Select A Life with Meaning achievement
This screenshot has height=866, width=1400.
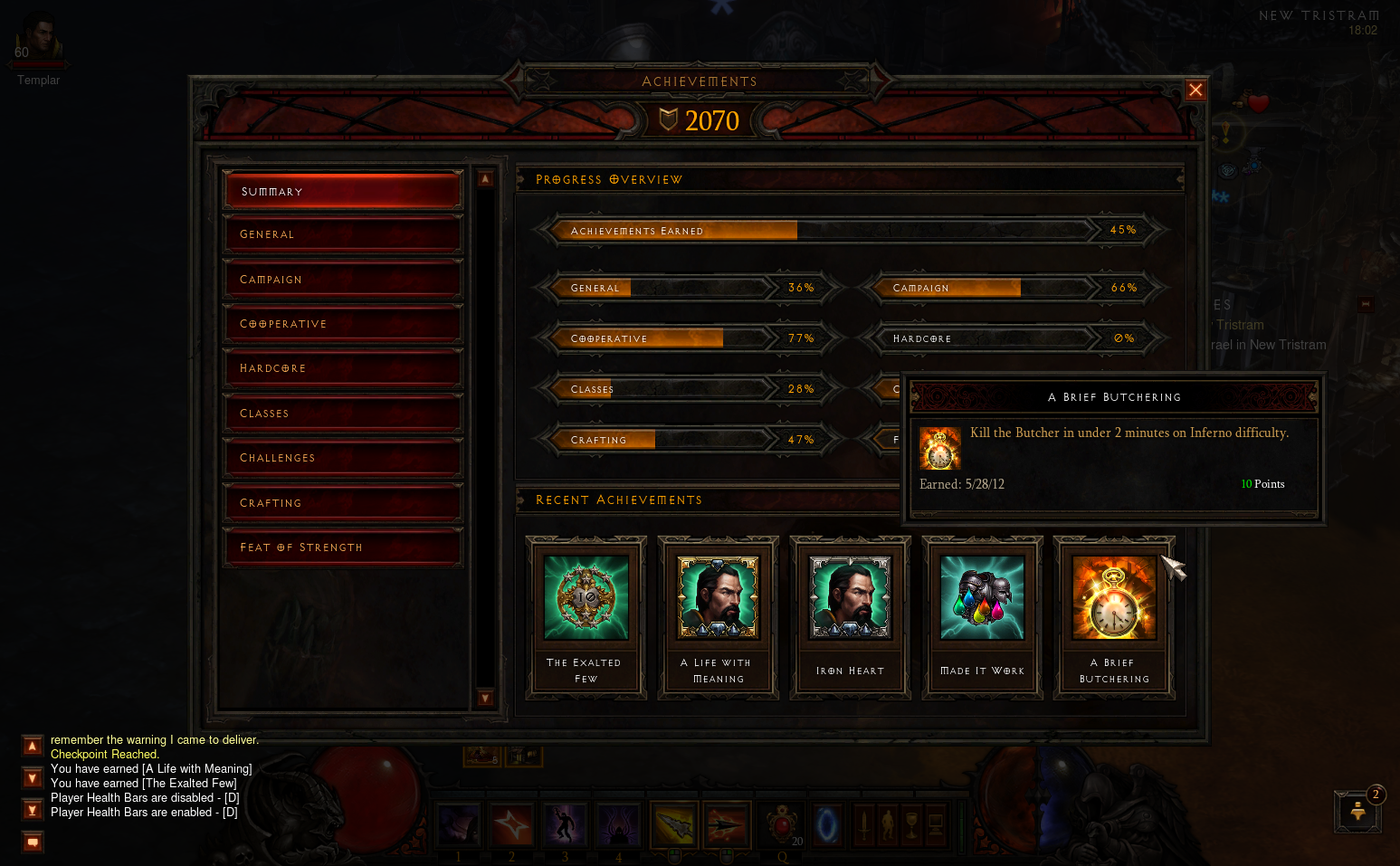[x=718, y=617]
